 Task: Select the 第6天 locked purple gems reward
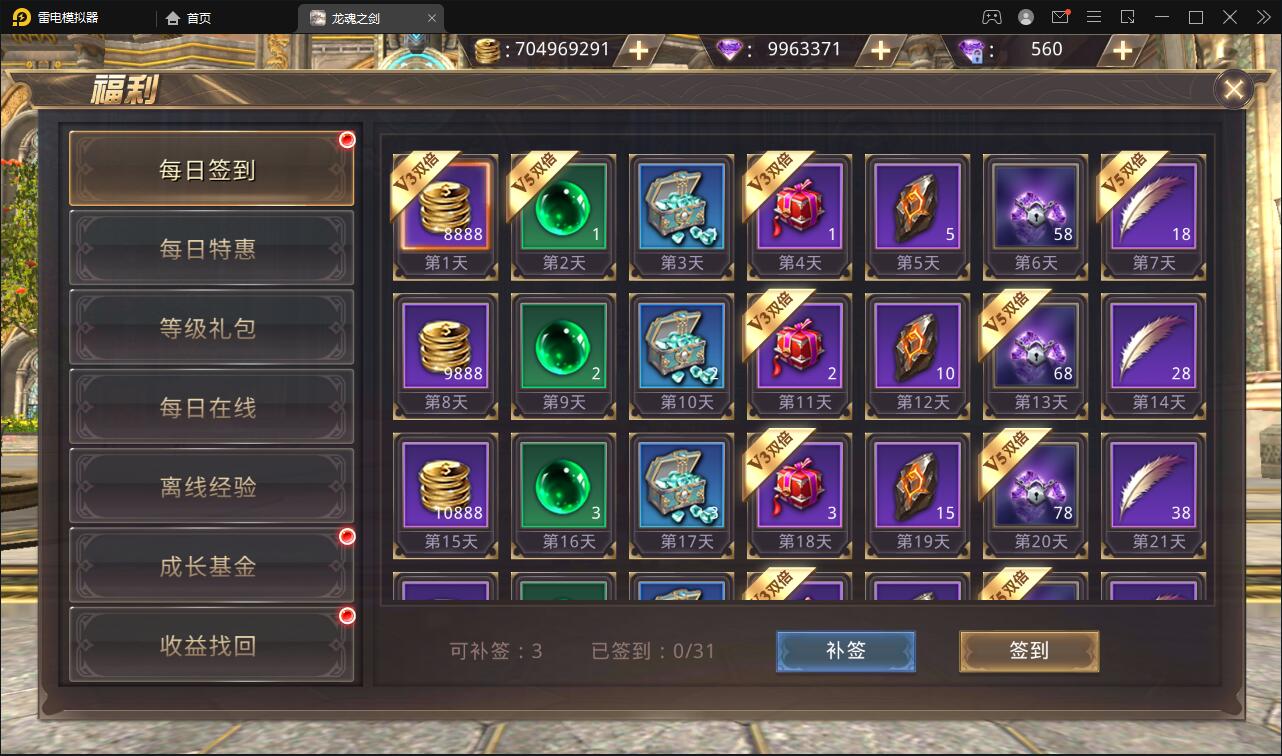1035,207
